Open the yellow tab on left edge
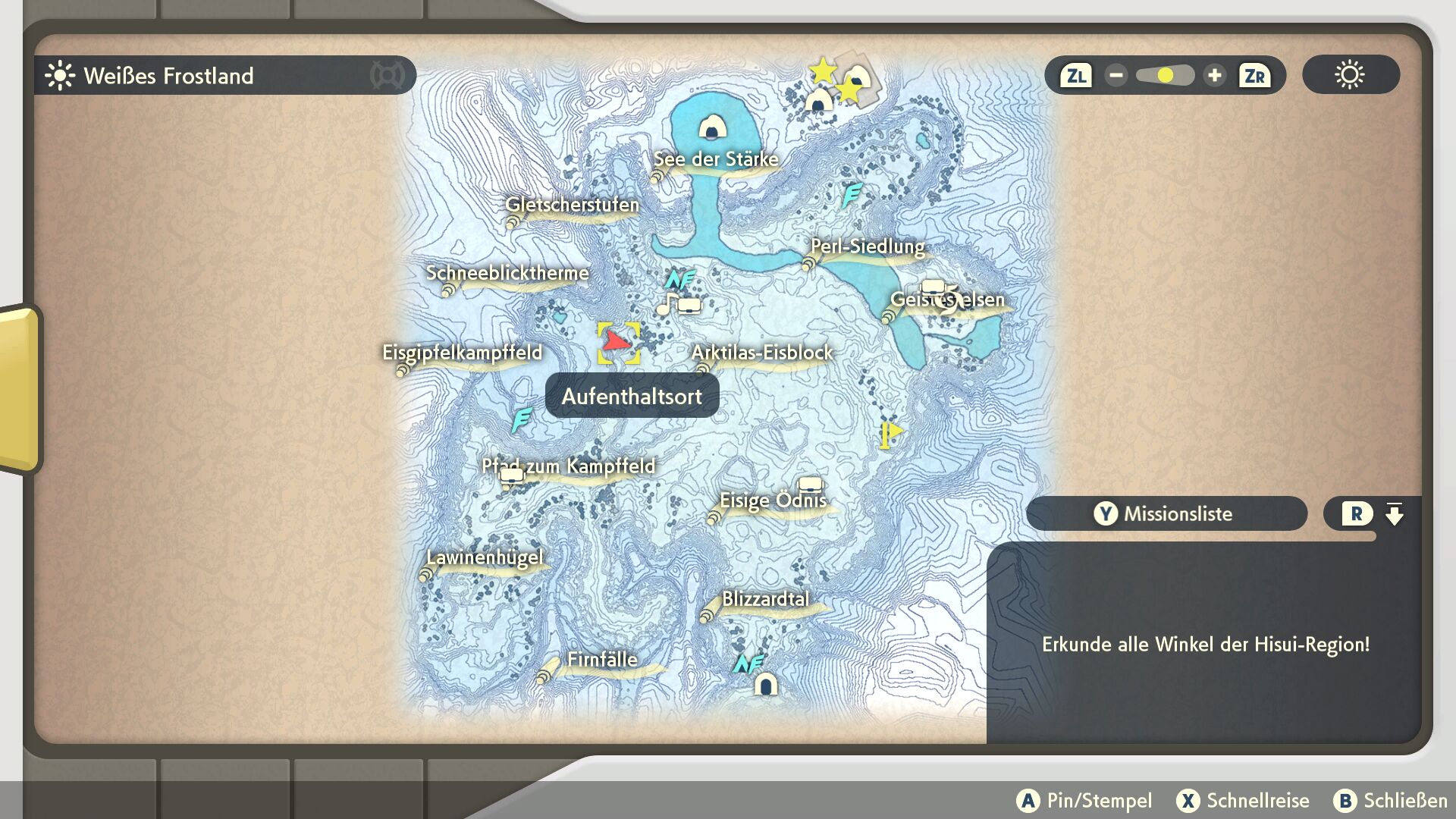 18,388
